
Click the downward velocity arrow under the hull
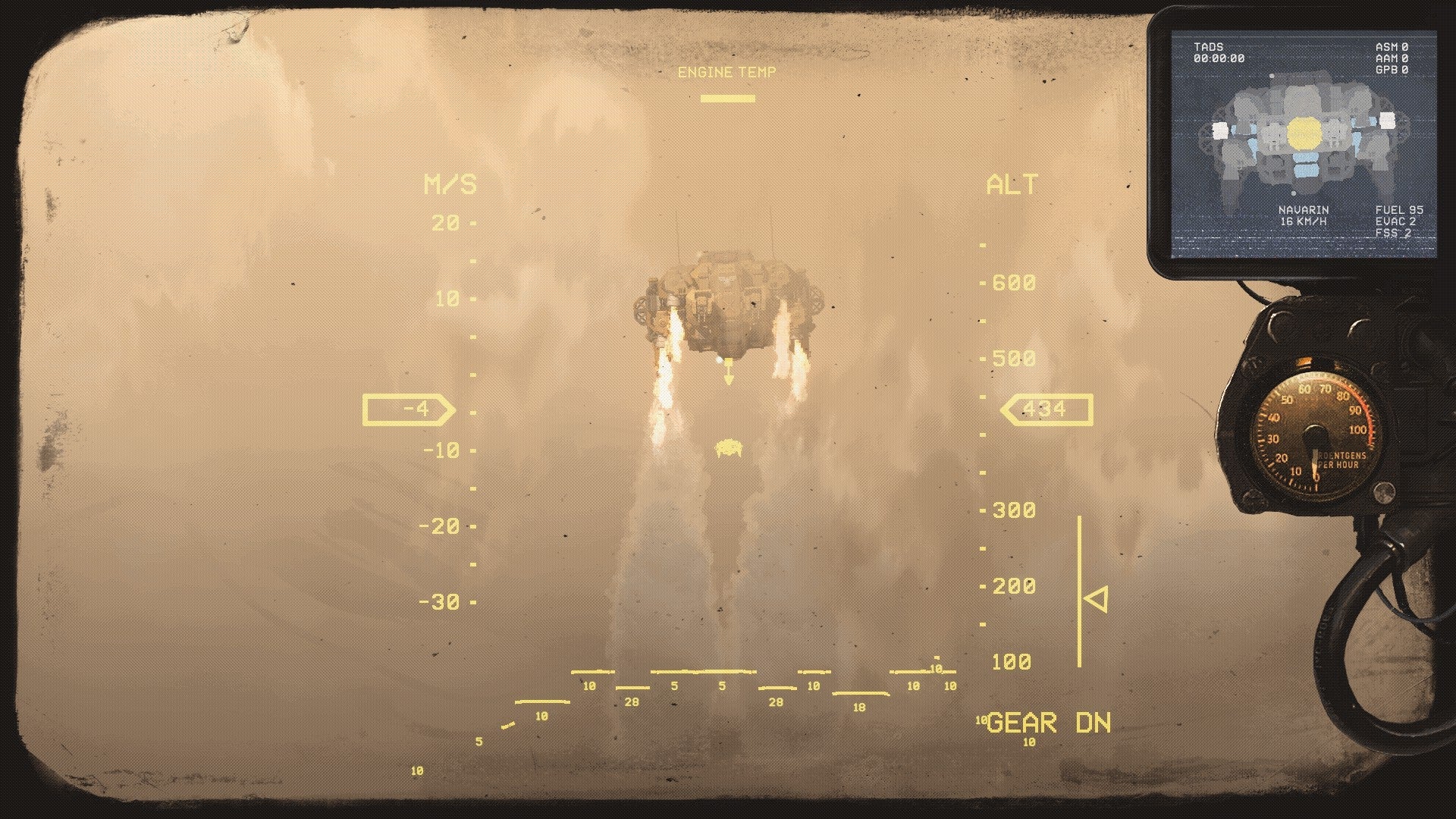[728, 372]
